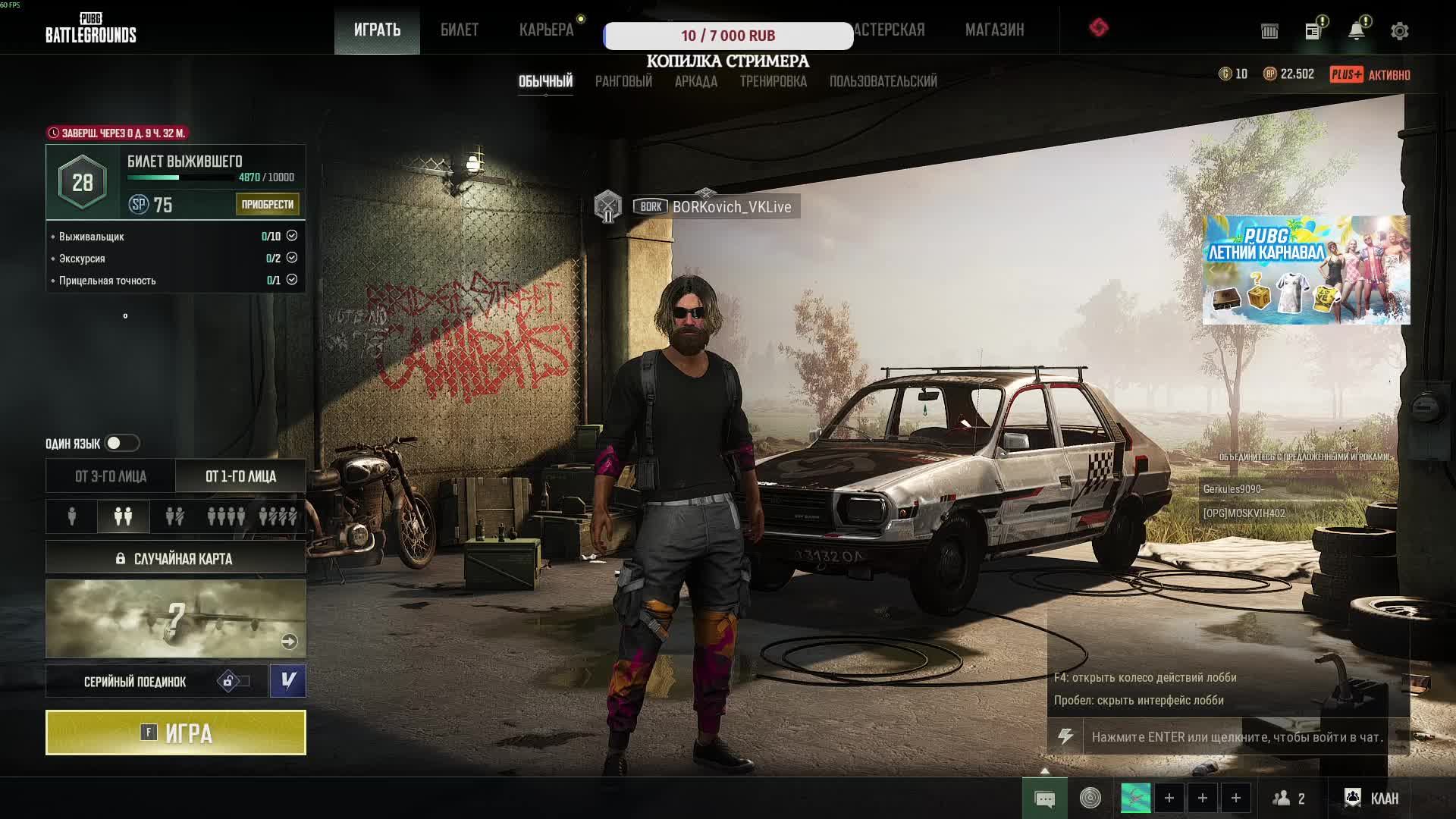The height and width of the screenshot is (819, 1456).
Task: Invite suggested player Gerkules9090
Action: (x=1232, y=489)
